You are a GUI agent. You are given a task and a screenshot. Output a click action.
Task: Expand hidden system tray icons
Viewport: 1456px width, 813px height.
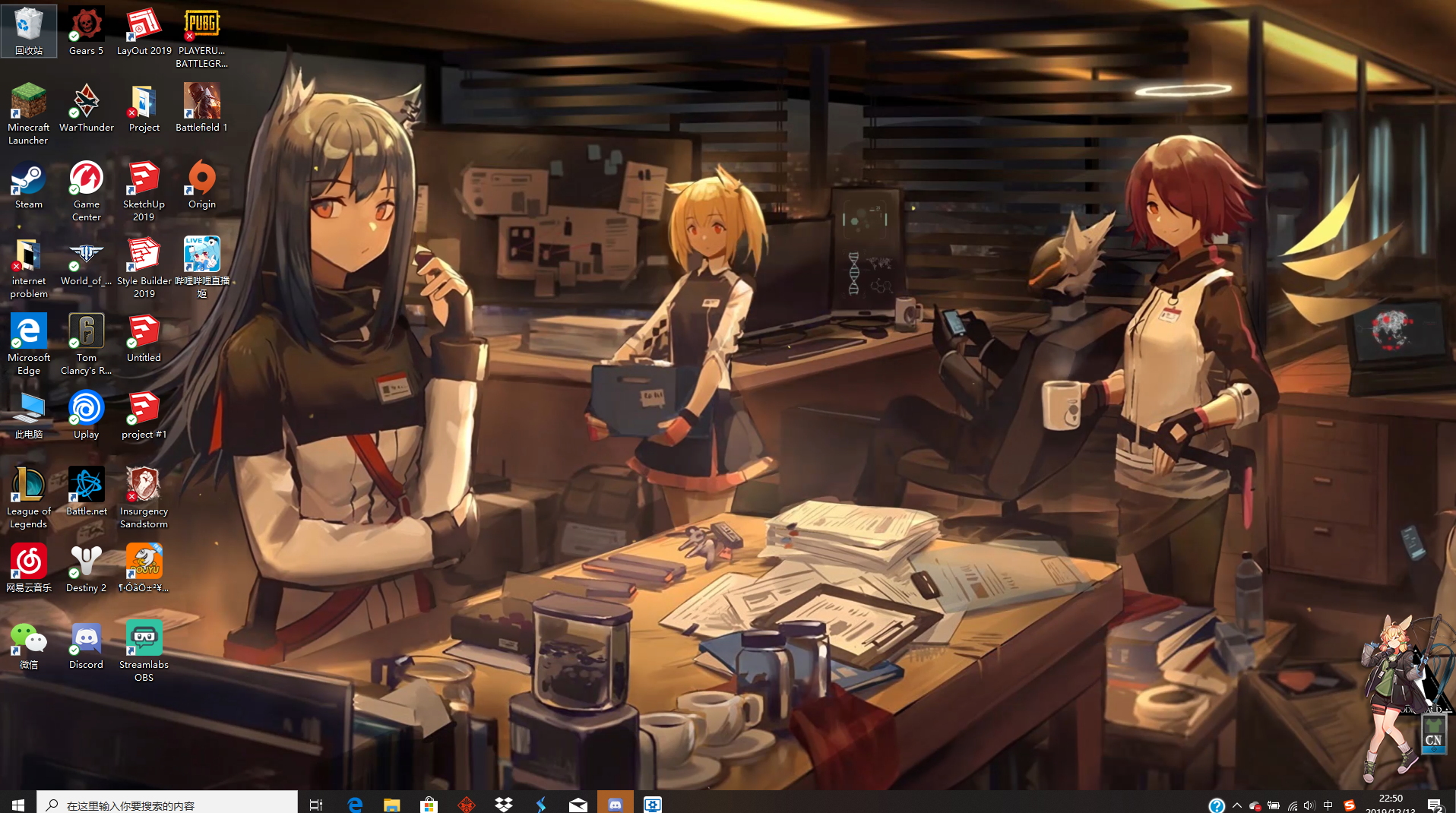pyautogui.click(x=1237, y=805)
